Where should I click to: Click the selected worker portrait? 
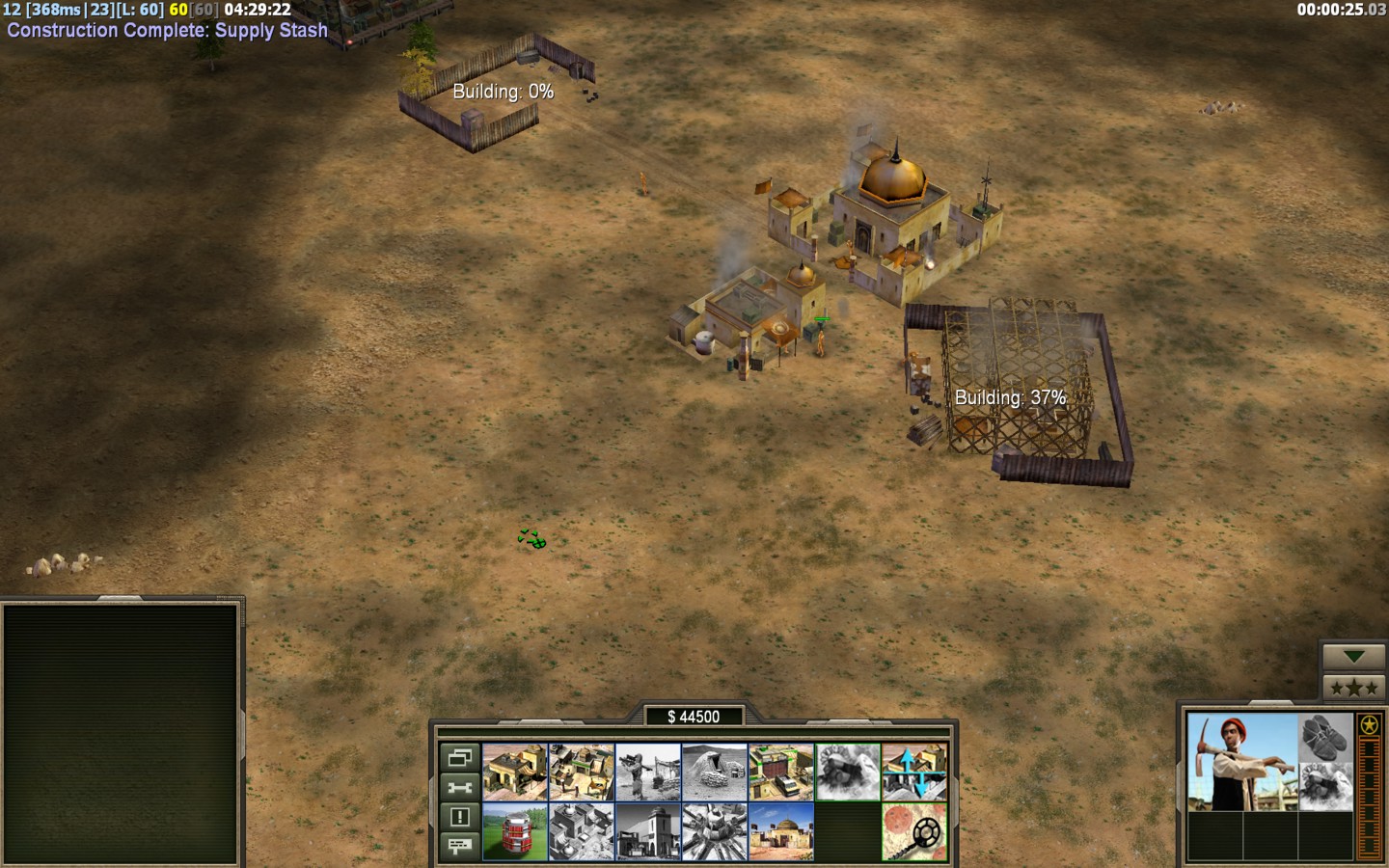tap(1241, 762)
